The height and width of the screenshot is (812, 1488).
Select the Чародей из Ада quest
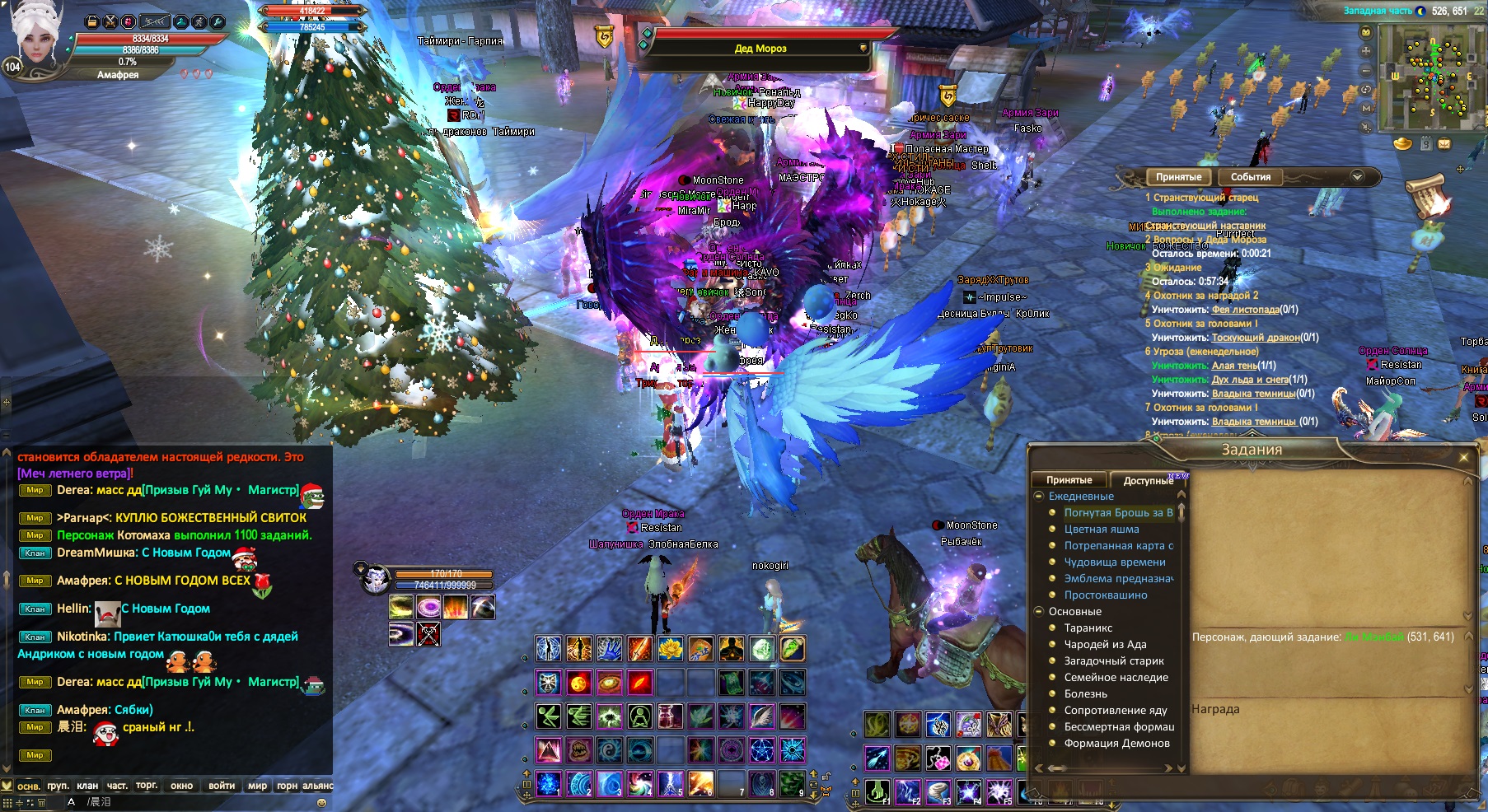click(1105, 645)
